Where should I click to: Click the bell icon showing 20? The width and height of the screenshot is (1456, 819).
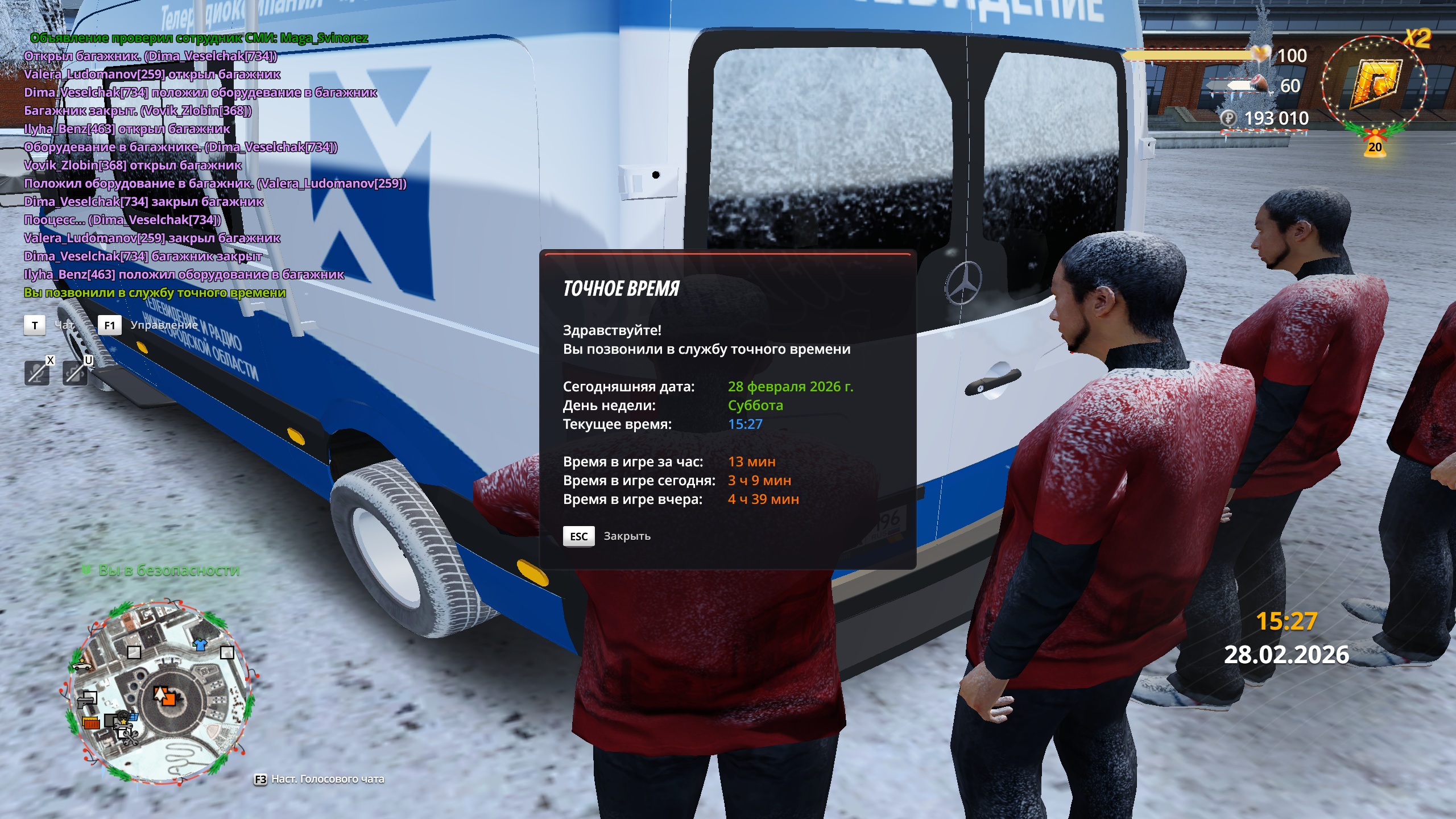click(1375, 146)
